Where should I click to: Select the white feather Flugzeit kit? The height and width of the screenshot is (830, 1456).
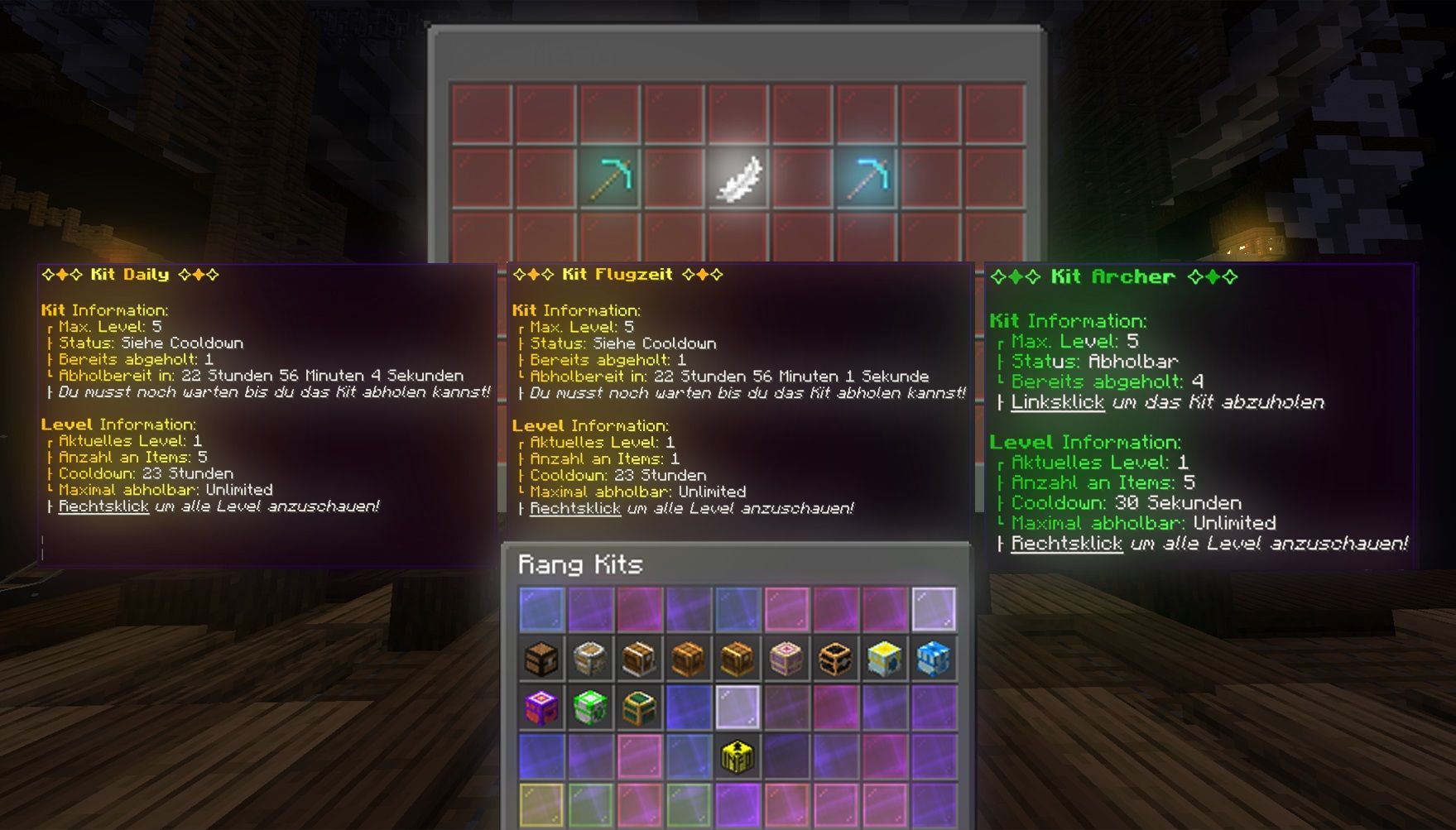pos(738,178)
